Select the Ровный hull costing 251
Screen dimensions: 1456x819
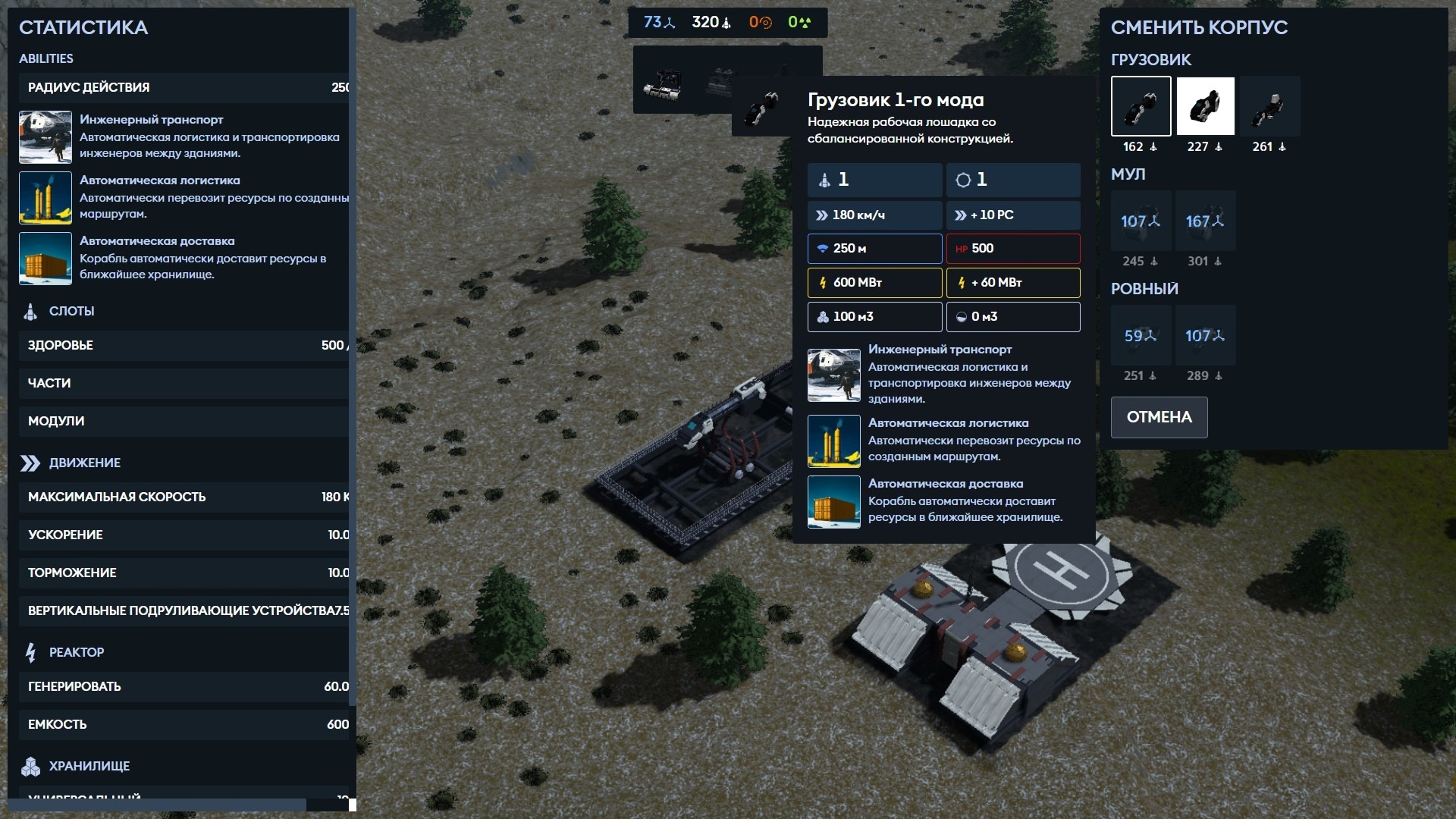[x=1141, y=336]
